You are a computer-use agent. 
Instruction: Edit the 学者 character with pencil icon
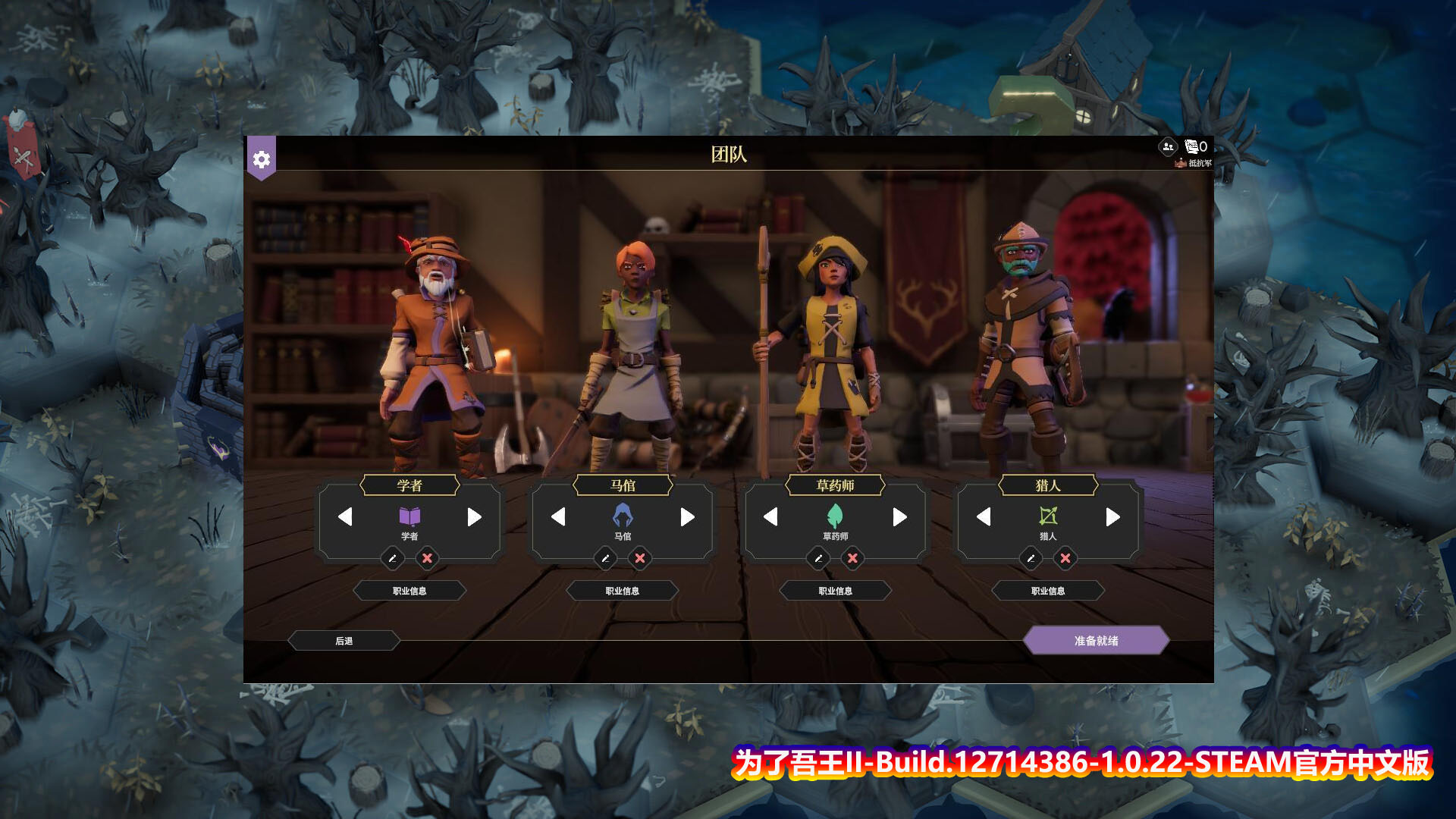[x=392, y=559]
